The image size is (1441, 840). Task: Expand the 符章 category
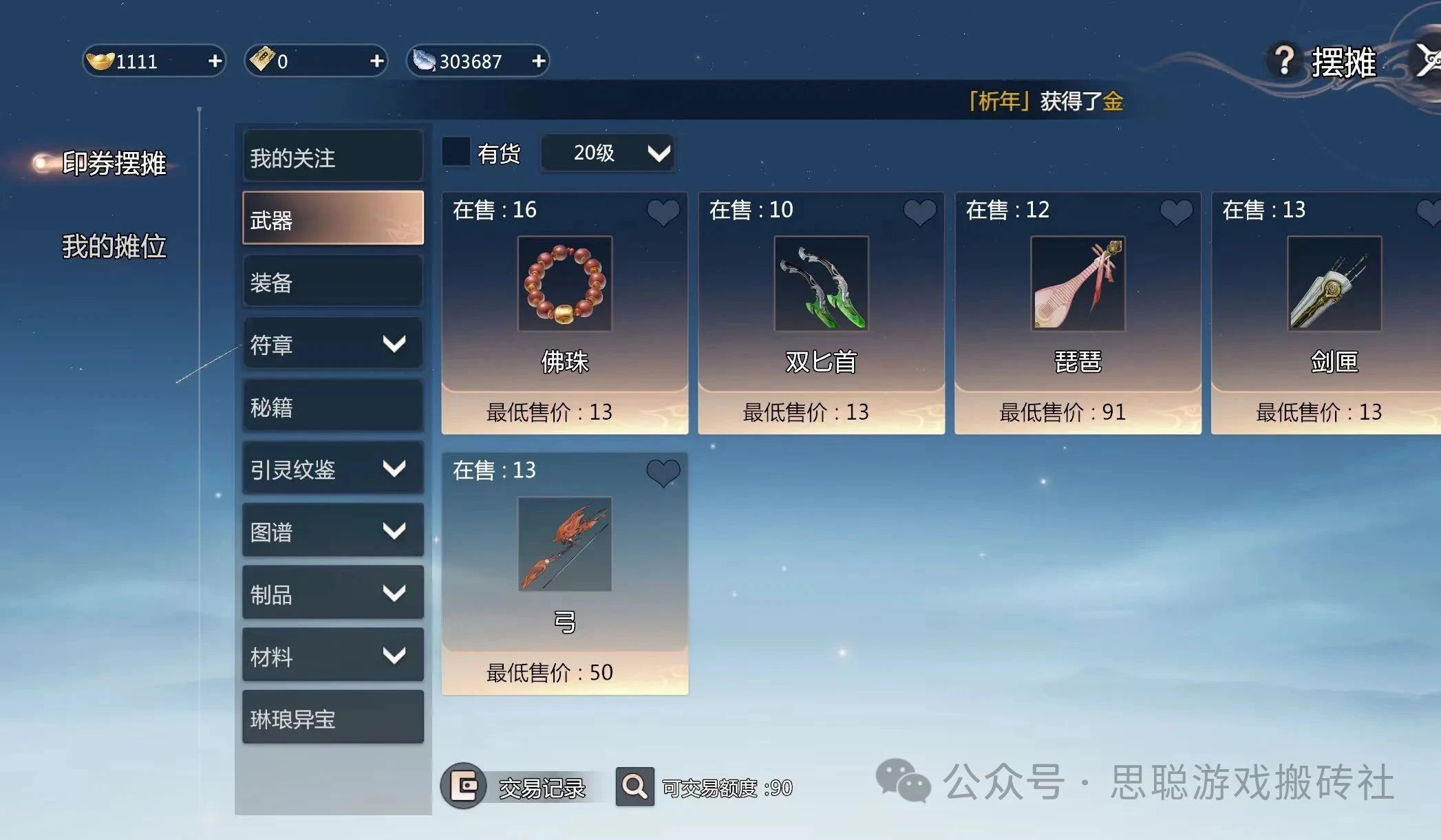coord(332,344)
